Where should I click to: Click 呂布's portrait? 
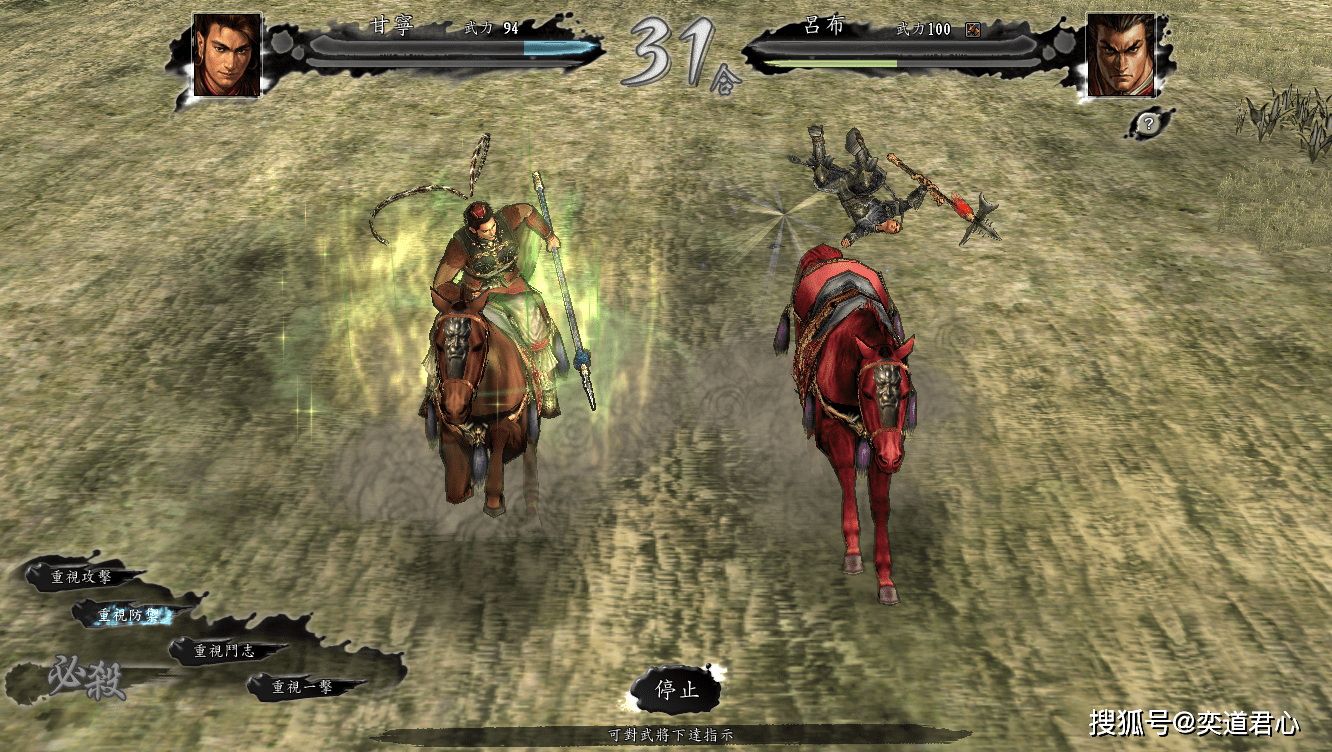point(1120,55)
